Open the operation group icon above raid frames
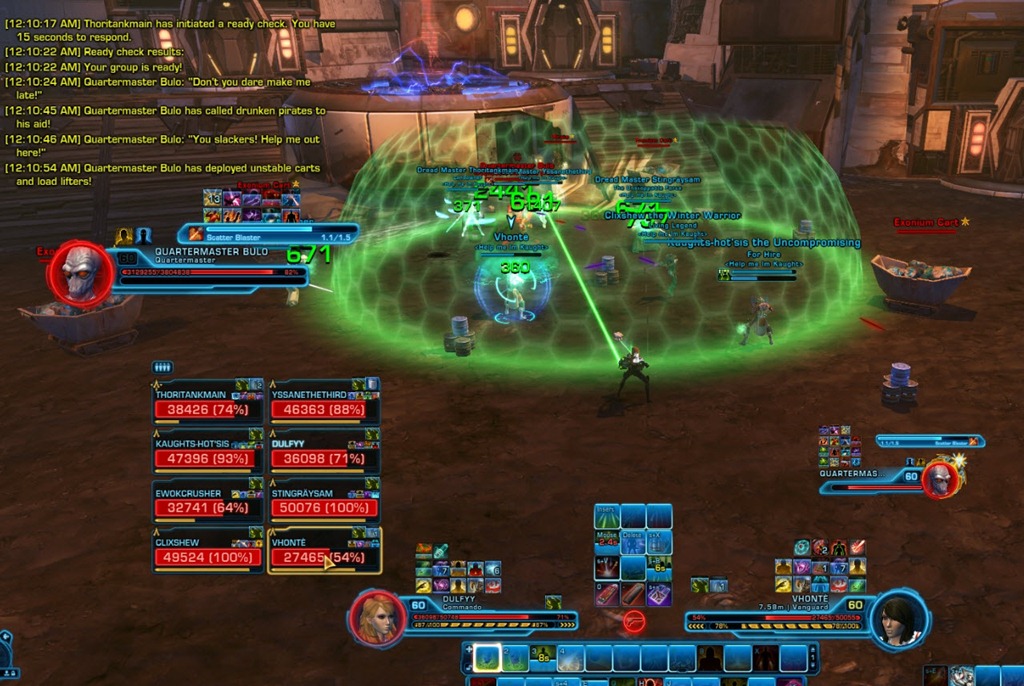Viewport: 1024px width, 686px height. tap(162, 367)
